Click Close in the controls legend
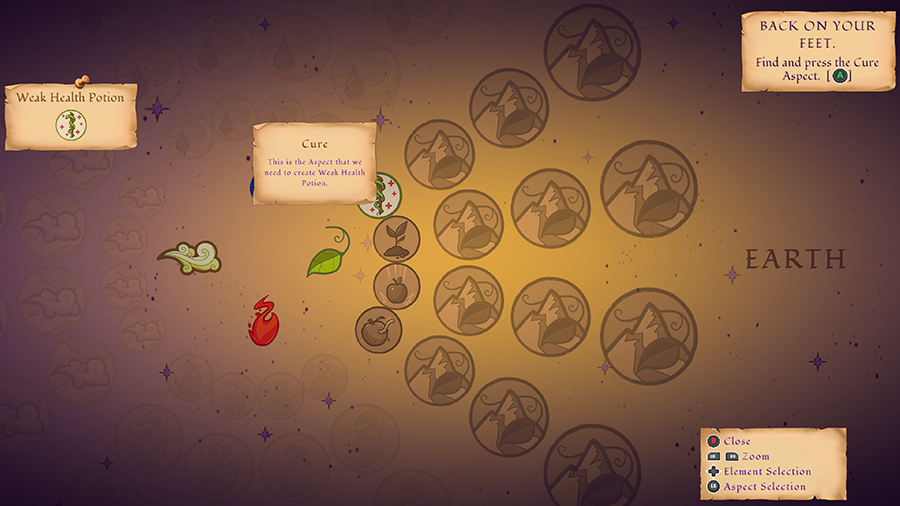The image size is (900, 506). click(737, 441)
